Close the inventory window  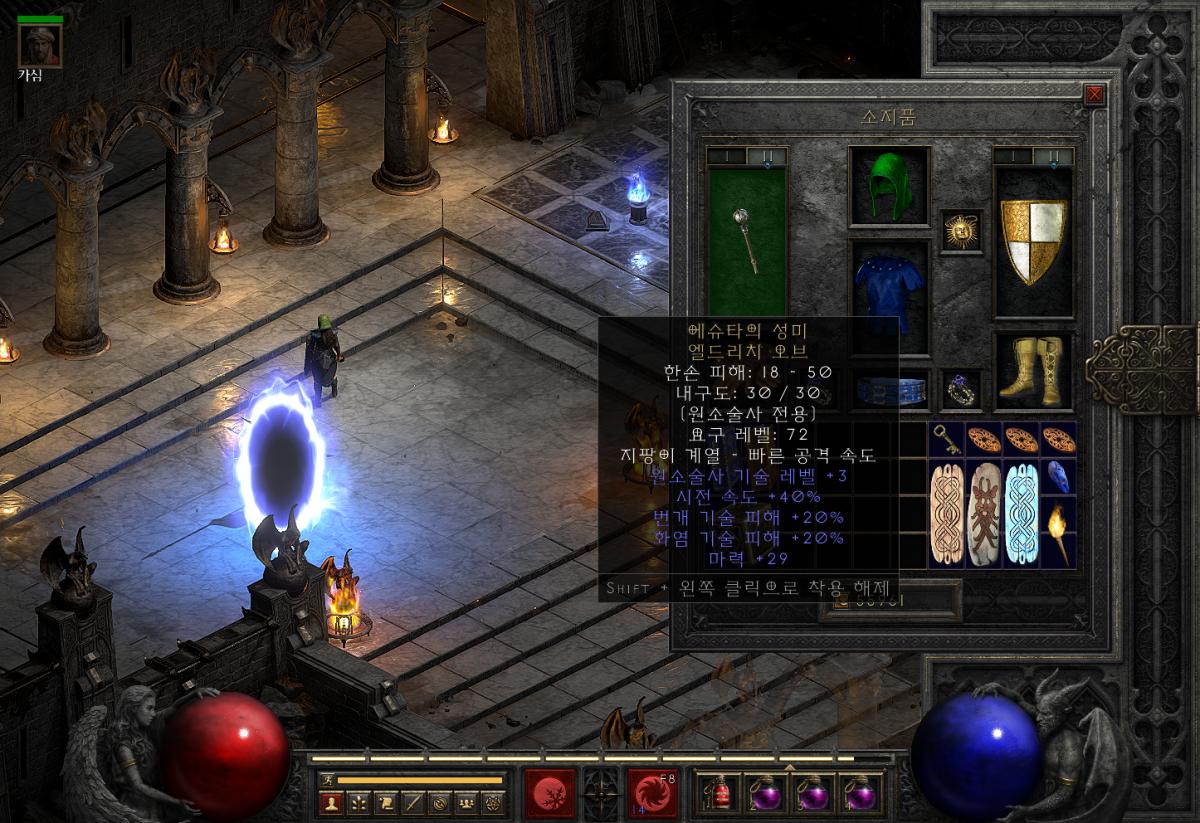[x=1095, y=95]
